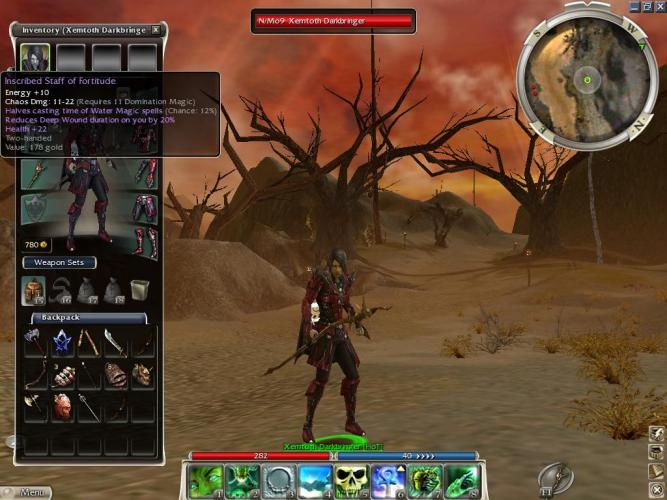Click the Weapon Sets button
Viewport: 667px width, 500px height.
pyautogui.click(x=60, y=262)
